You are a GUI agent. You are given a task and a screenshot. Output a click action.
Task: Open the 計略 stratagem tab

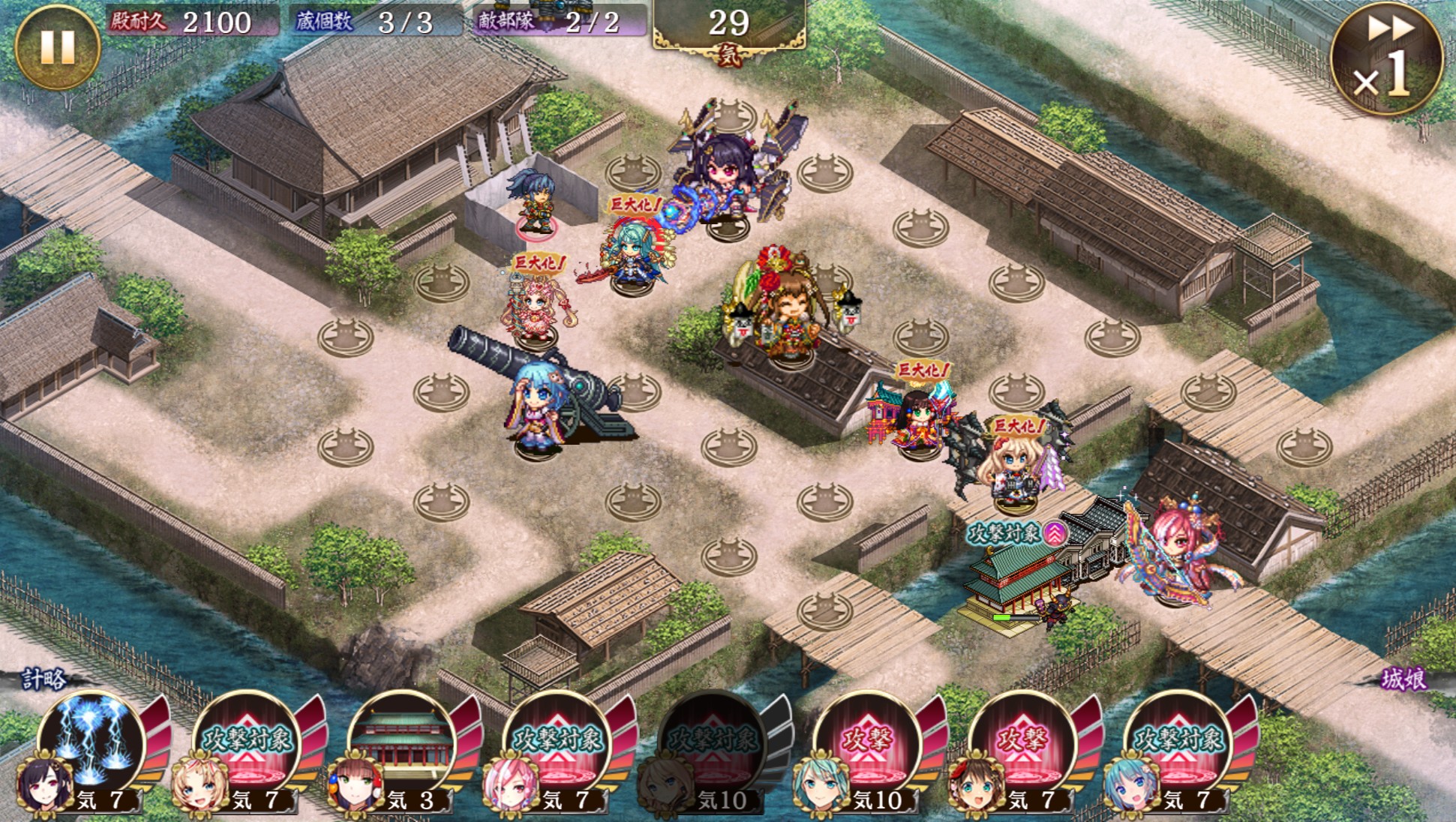[45, 679]
